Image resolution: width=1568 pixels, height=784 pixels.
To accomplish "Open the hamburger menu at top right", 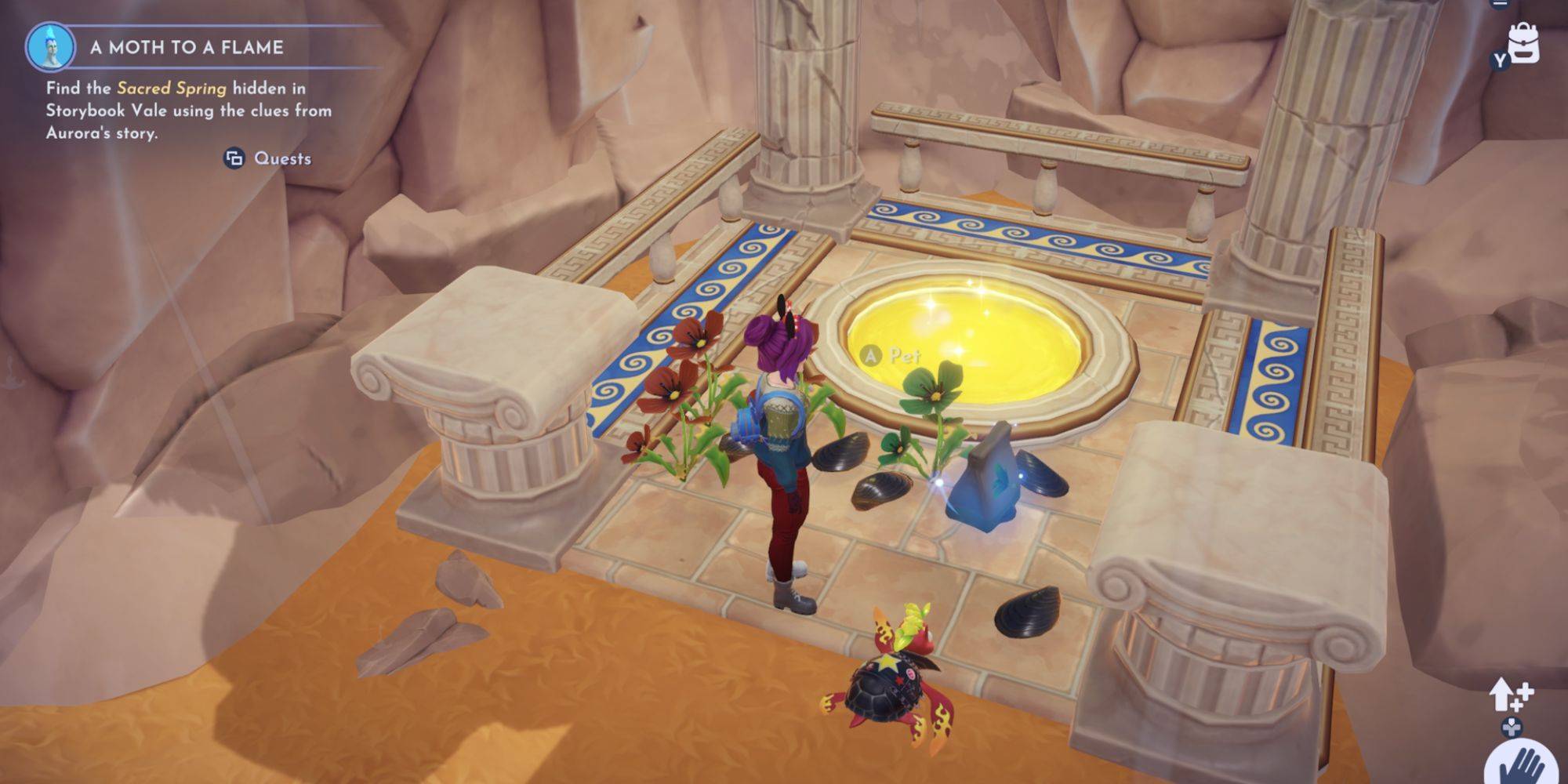I will (1500, 3).
